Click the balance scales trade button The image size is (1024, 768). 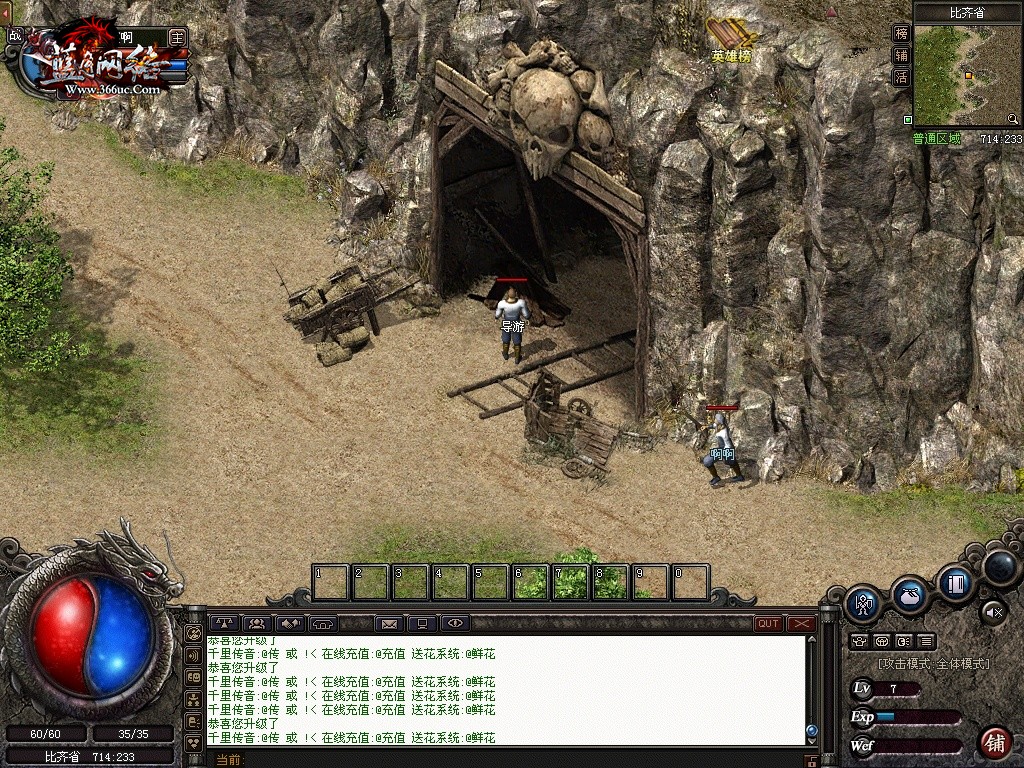coord(224,624)
